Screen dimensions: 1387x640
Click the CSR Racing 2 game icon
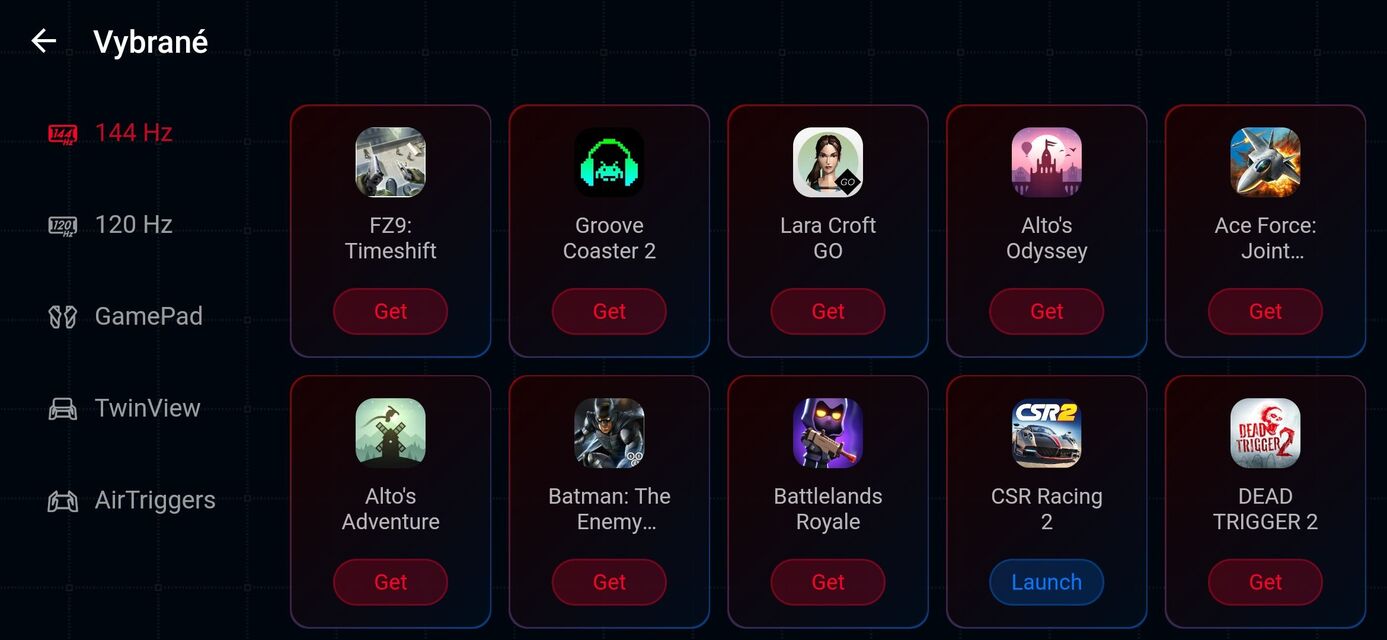[x=1046, y=433]
